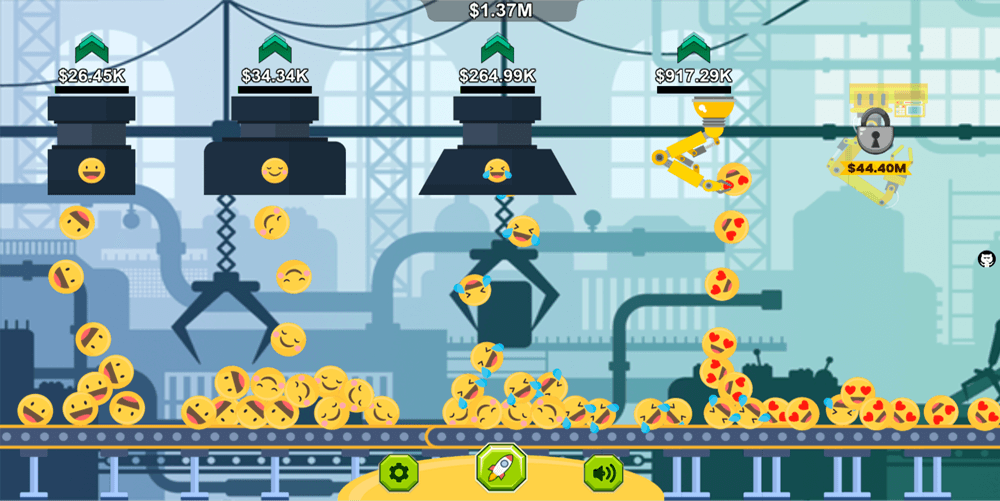1000x501 pixels.
Task: Activate the rocket boost button
Action: pyautogui.click(x=501, y=467)
